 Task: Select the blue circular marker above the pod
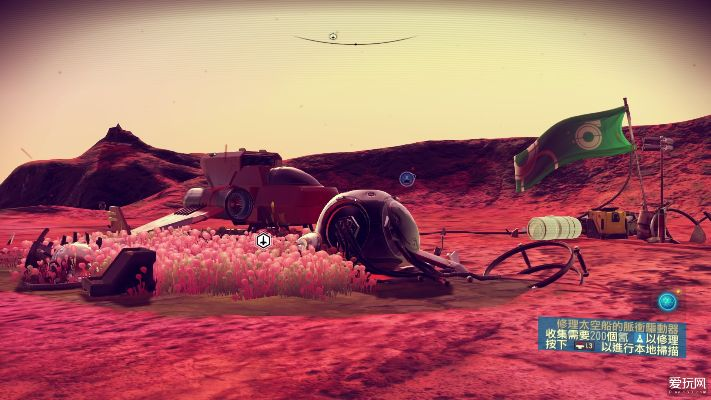tap(407, 179)
